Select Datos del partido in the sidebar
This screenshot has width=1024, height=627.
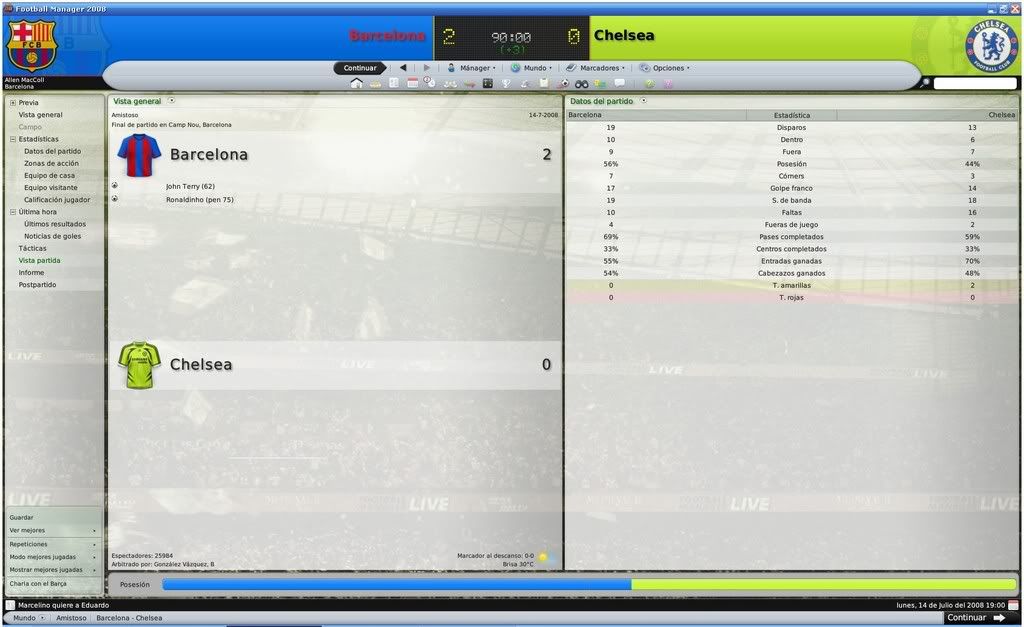pyautogui.click(x=52, y=151)
